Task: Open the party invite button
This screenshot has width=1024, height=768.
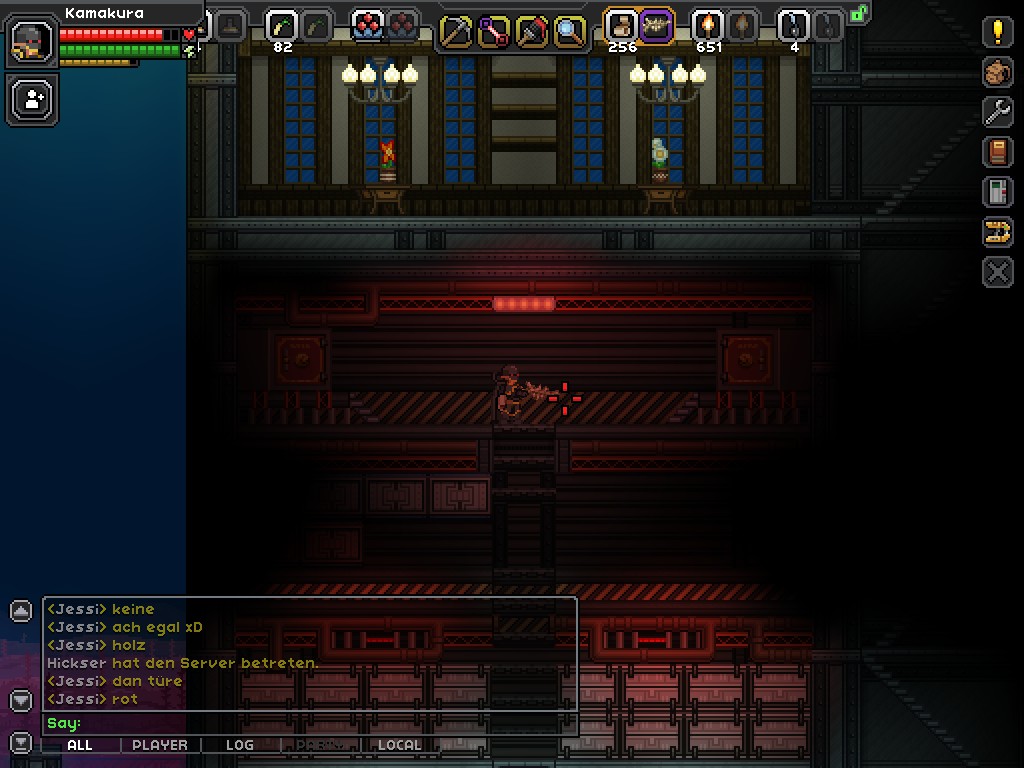Action: (32, 100)
